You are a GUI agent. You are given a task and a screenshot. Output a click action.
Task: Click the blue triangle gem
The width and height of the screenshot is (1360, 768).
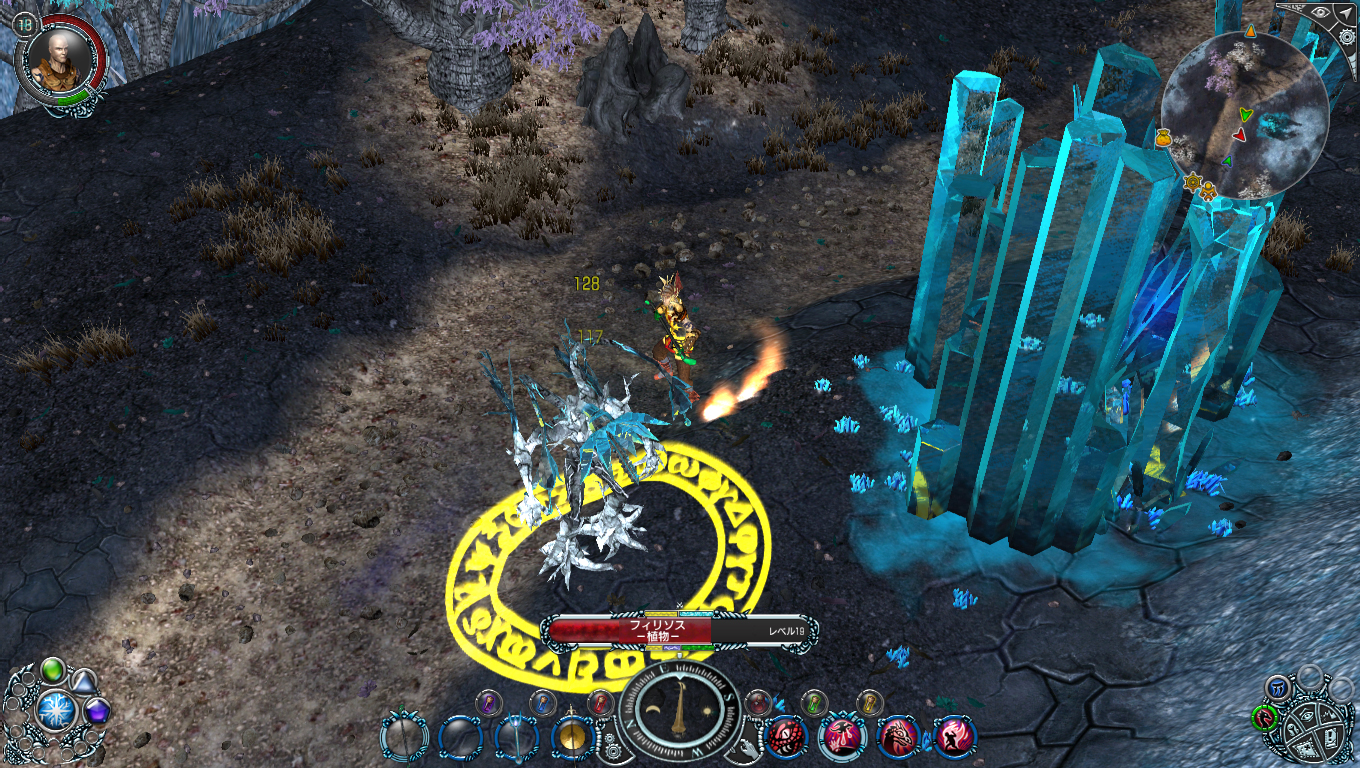pyautogui.click(x=84, y=681)
